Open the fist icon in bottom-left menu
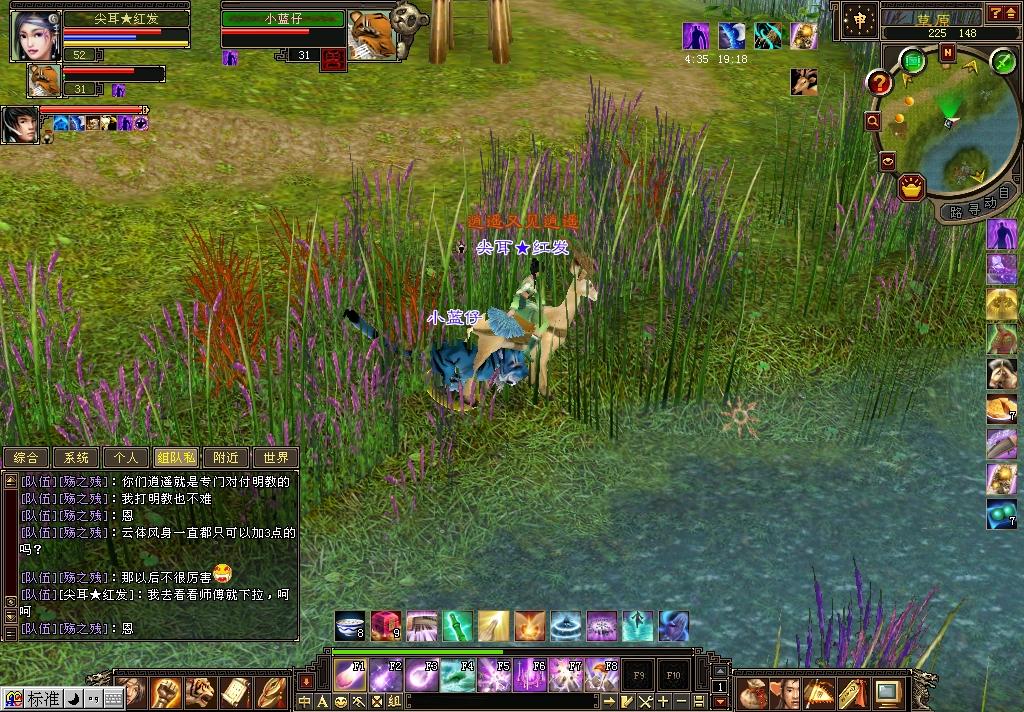 coord(165,692)
